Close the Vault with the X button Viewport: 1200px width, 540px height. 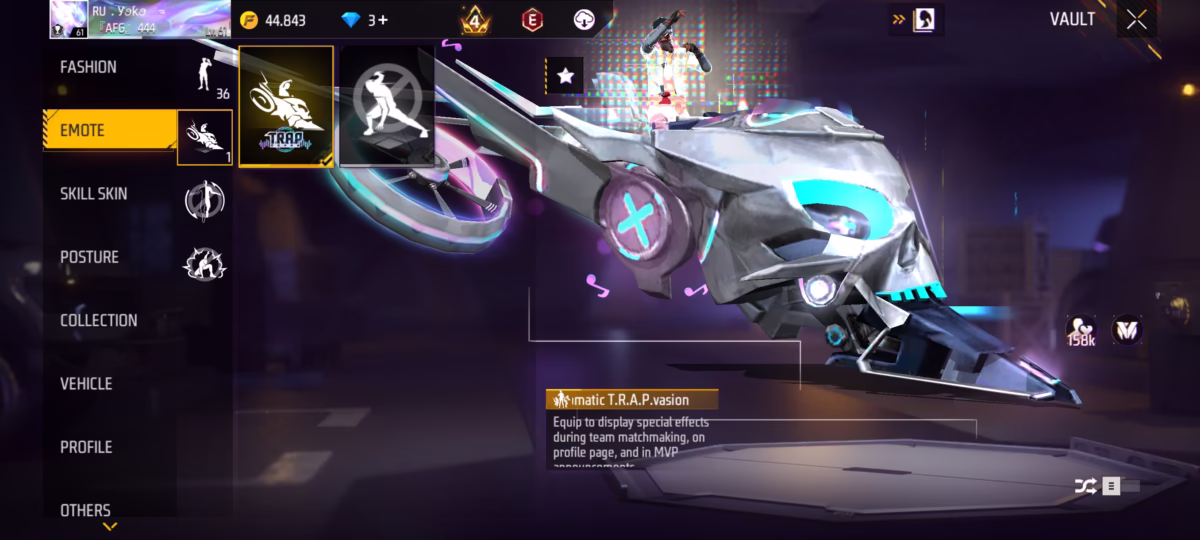click(x=1136, y=20)
